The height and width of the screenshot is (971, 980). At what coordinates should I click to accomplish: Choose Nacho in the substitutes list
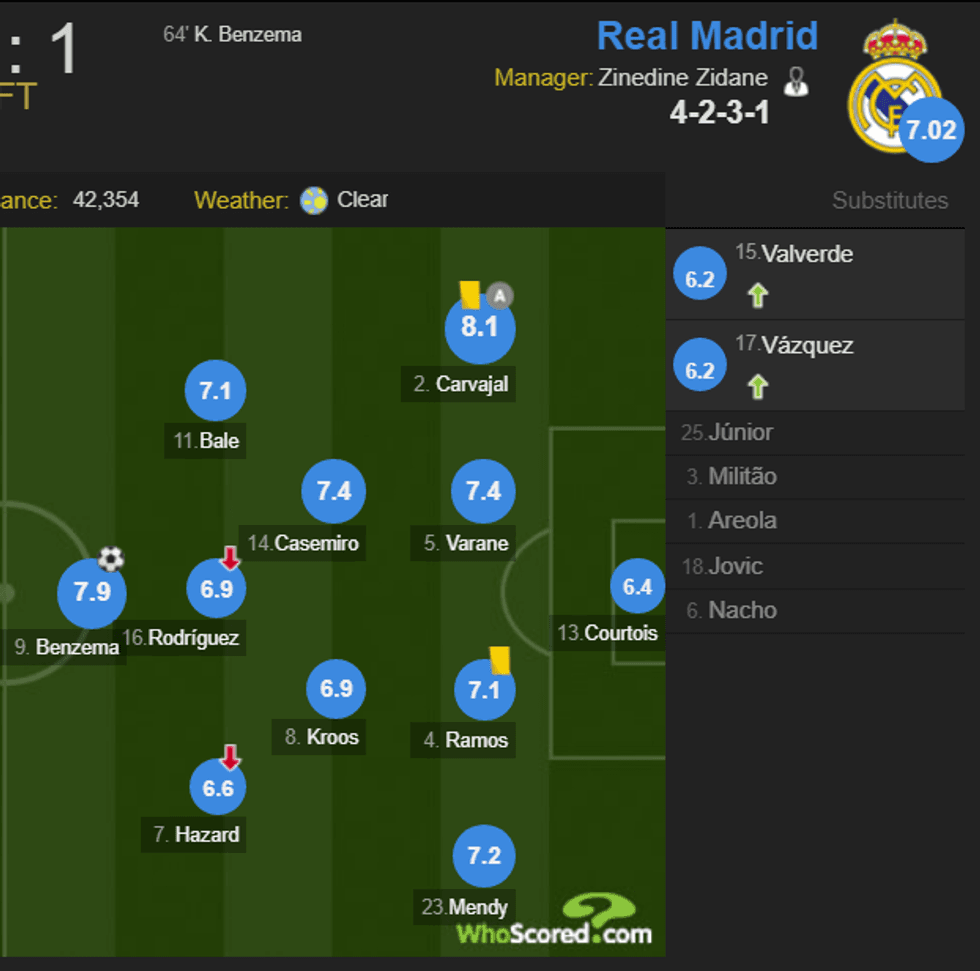(814, 610)
